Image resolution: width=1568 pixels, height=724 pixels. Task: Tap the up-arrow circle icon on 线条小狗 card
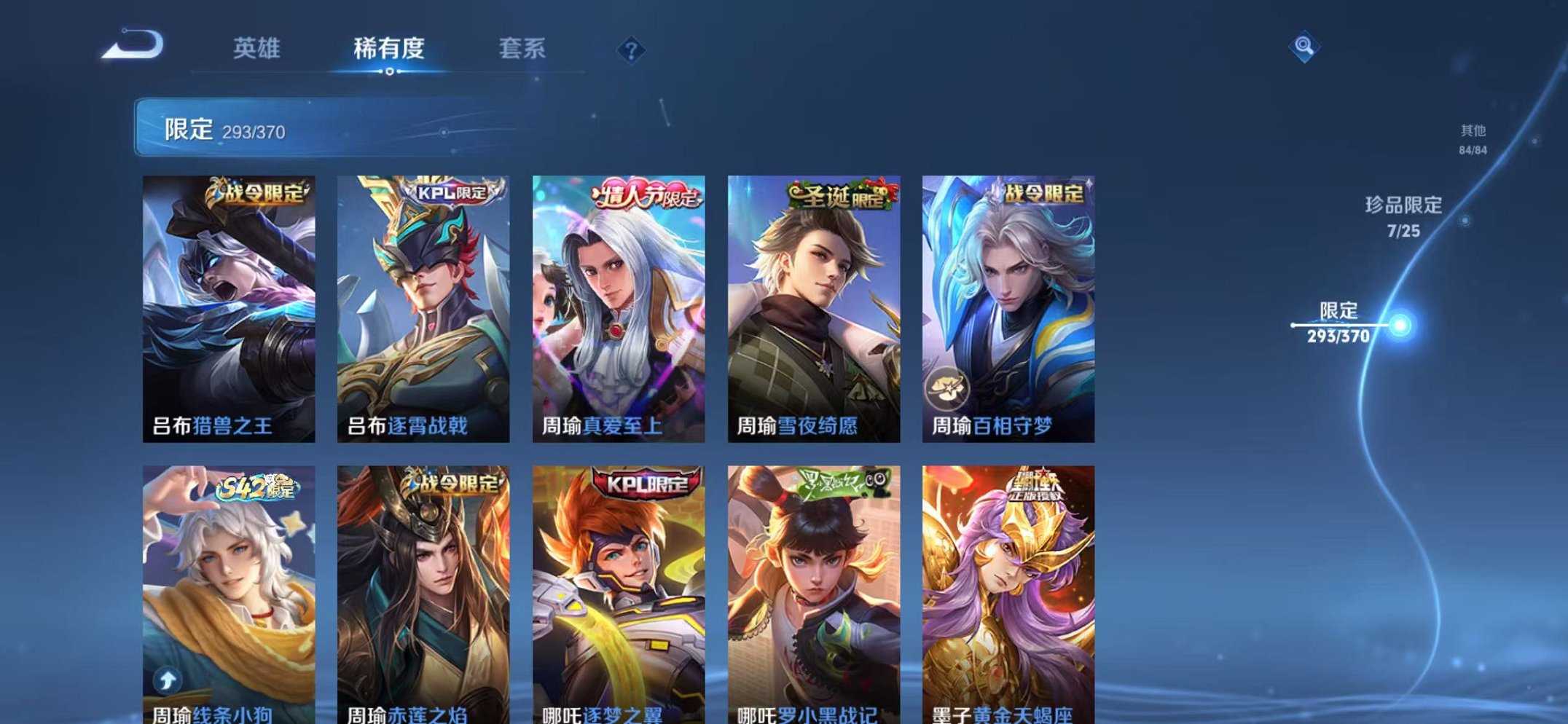(x=167, y=679)
